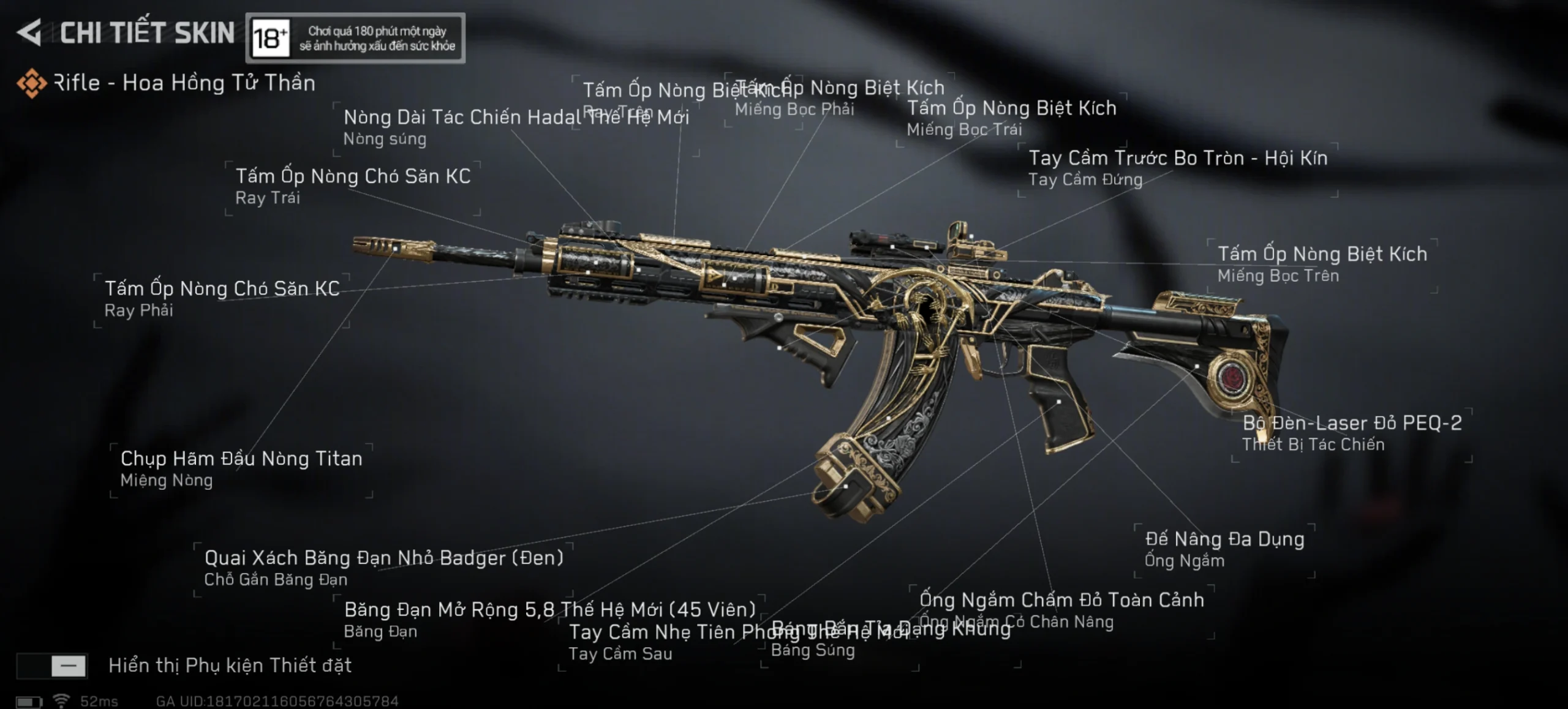Select Tấm Ốp Nòng Biệt Kích Miếng Bọc Trái label
The image size is (1568, 709).
point(1011,118)
